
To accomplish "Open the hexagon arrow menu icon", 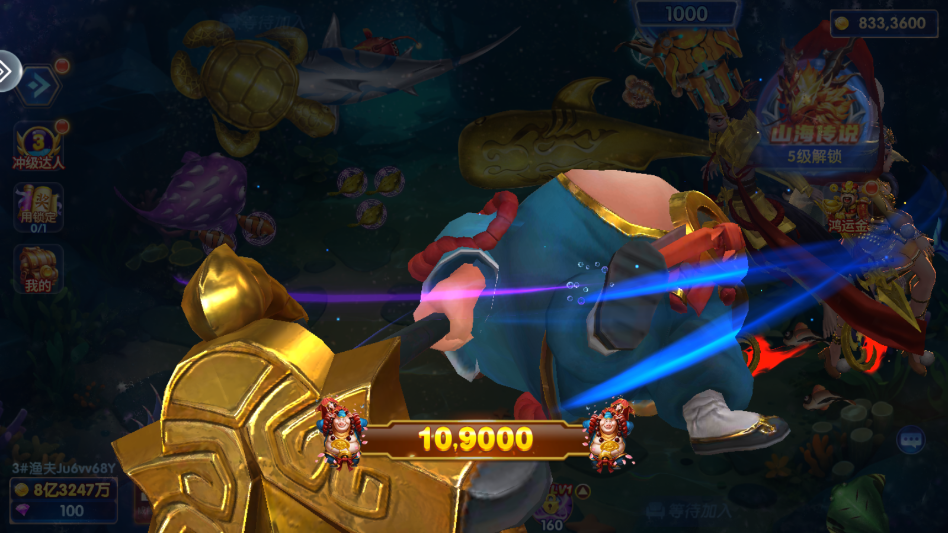I will (39, 85).
